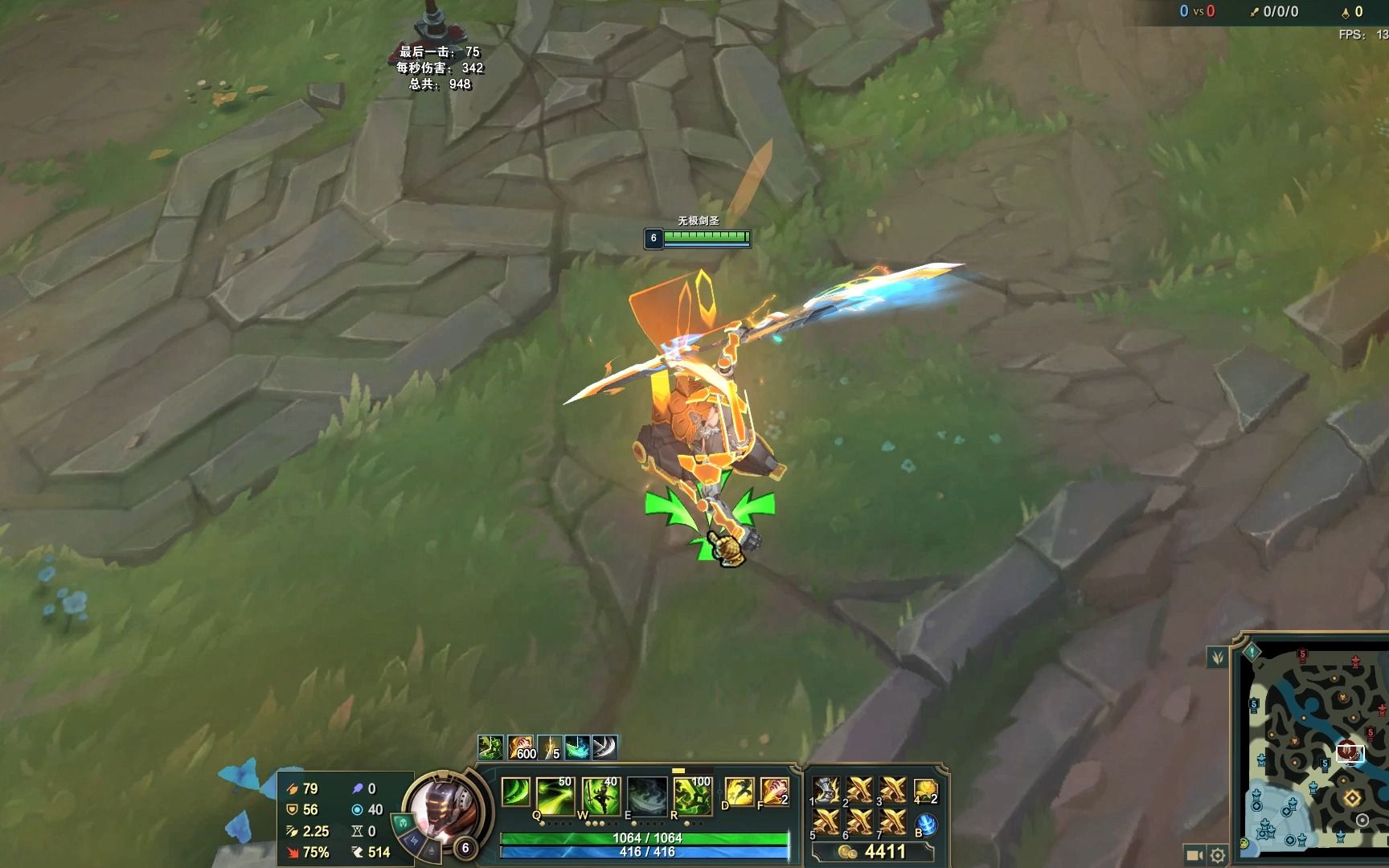Click the Double Strike passive icon

(x=515, y=792)
